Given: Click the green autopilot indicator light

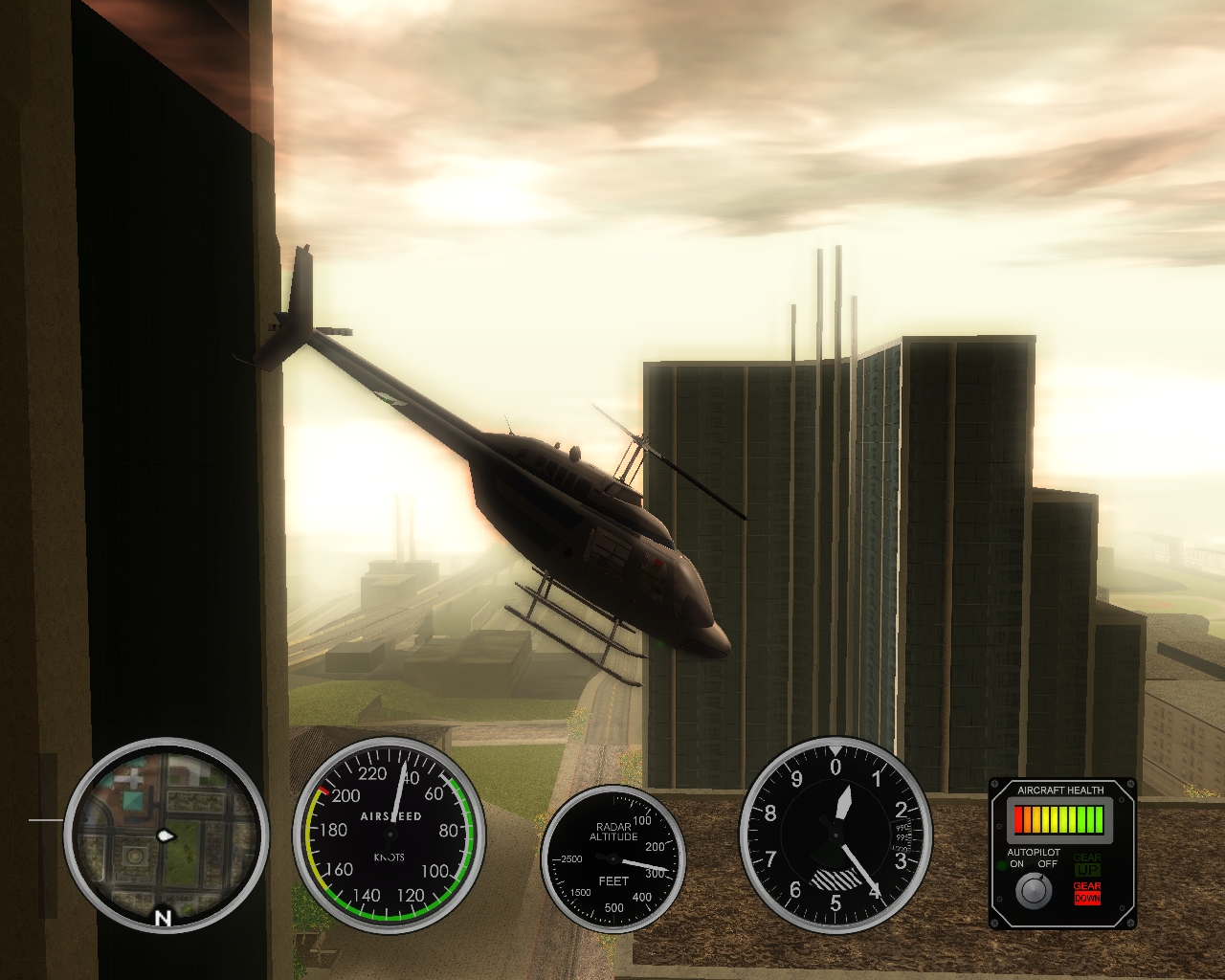Looking at the screenshot, I should (x=1002, y=864).
